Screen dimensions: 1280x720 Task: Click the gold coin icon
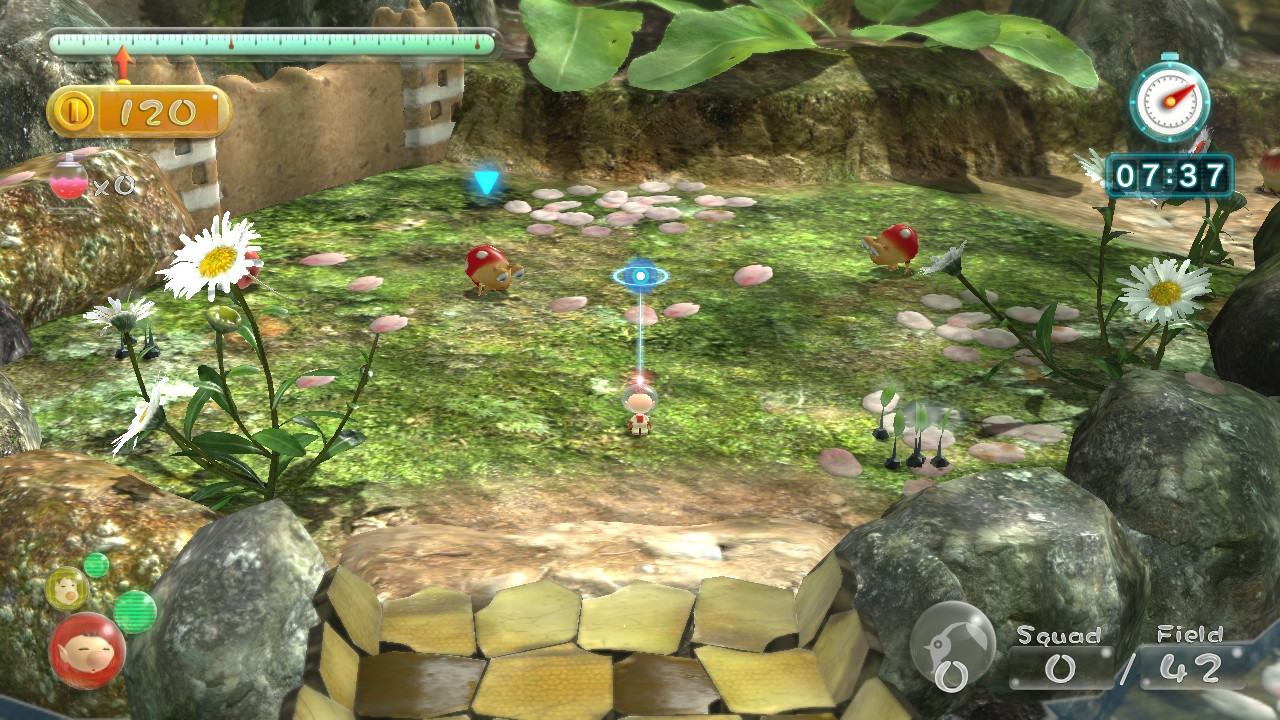tap(74, 112)
